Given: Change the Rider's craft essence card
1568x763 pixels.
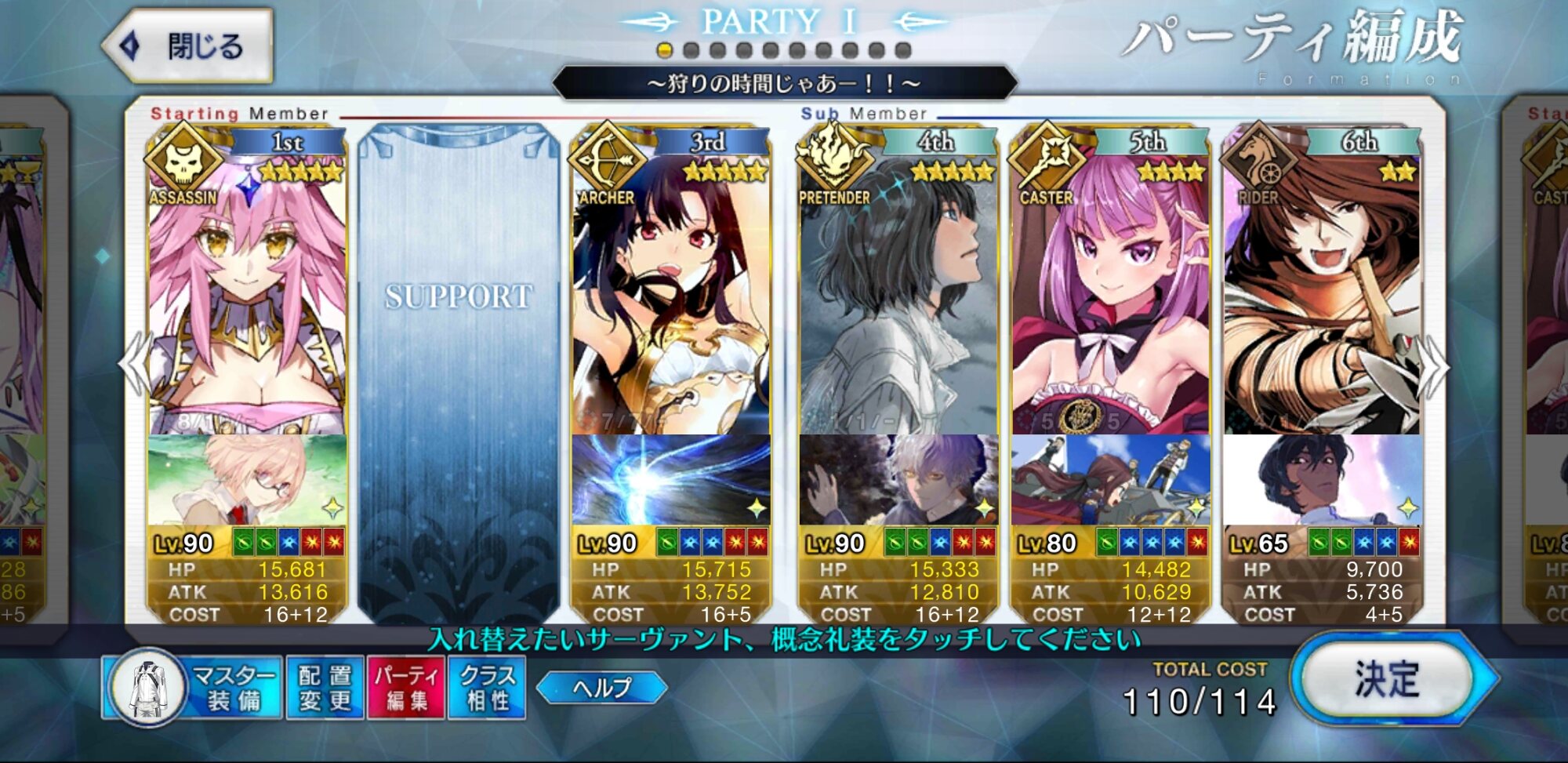Looking at the screenshot, I should tap(1322, 480).
